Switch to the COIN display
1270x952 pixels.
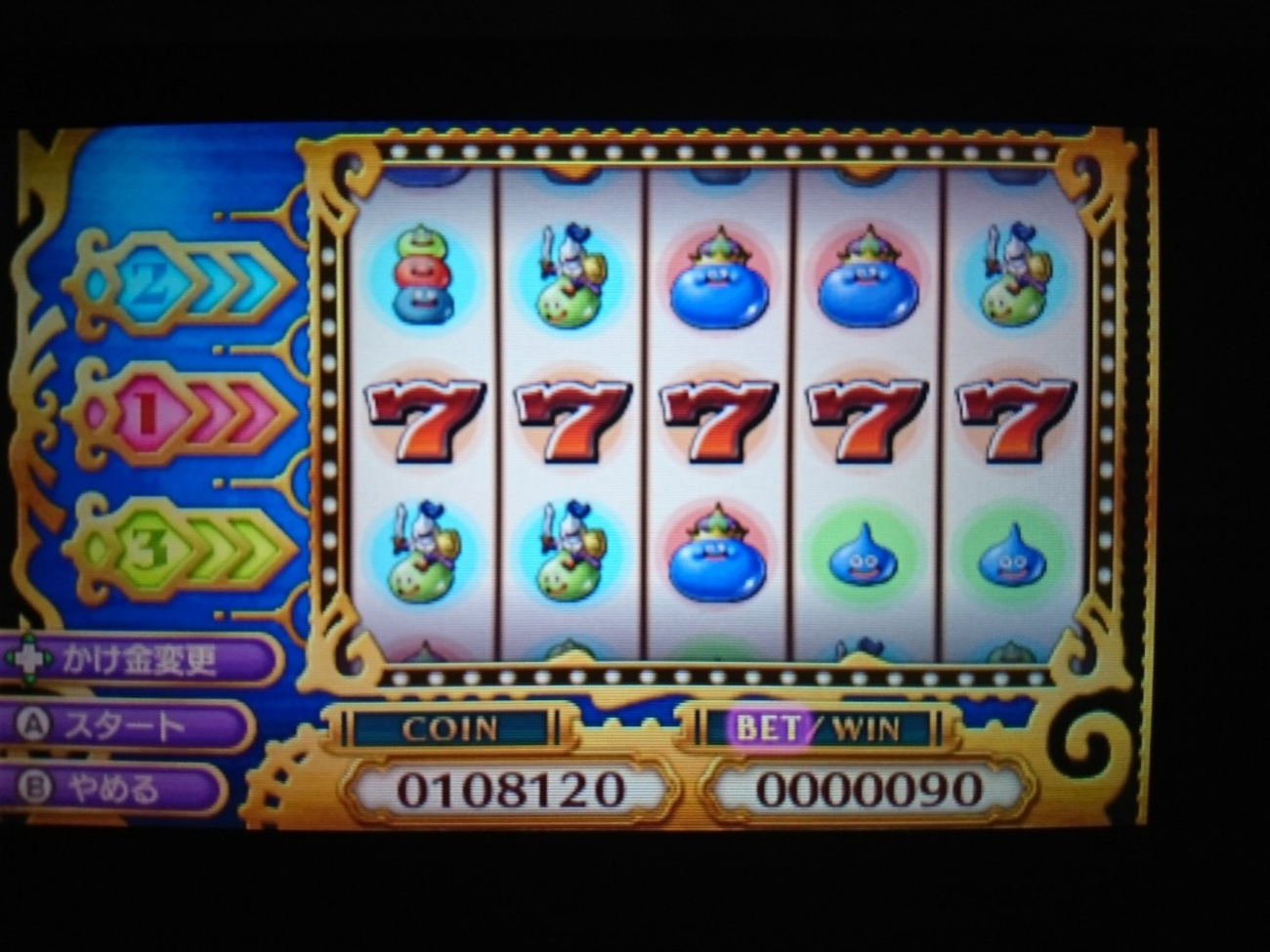[449, 726]
